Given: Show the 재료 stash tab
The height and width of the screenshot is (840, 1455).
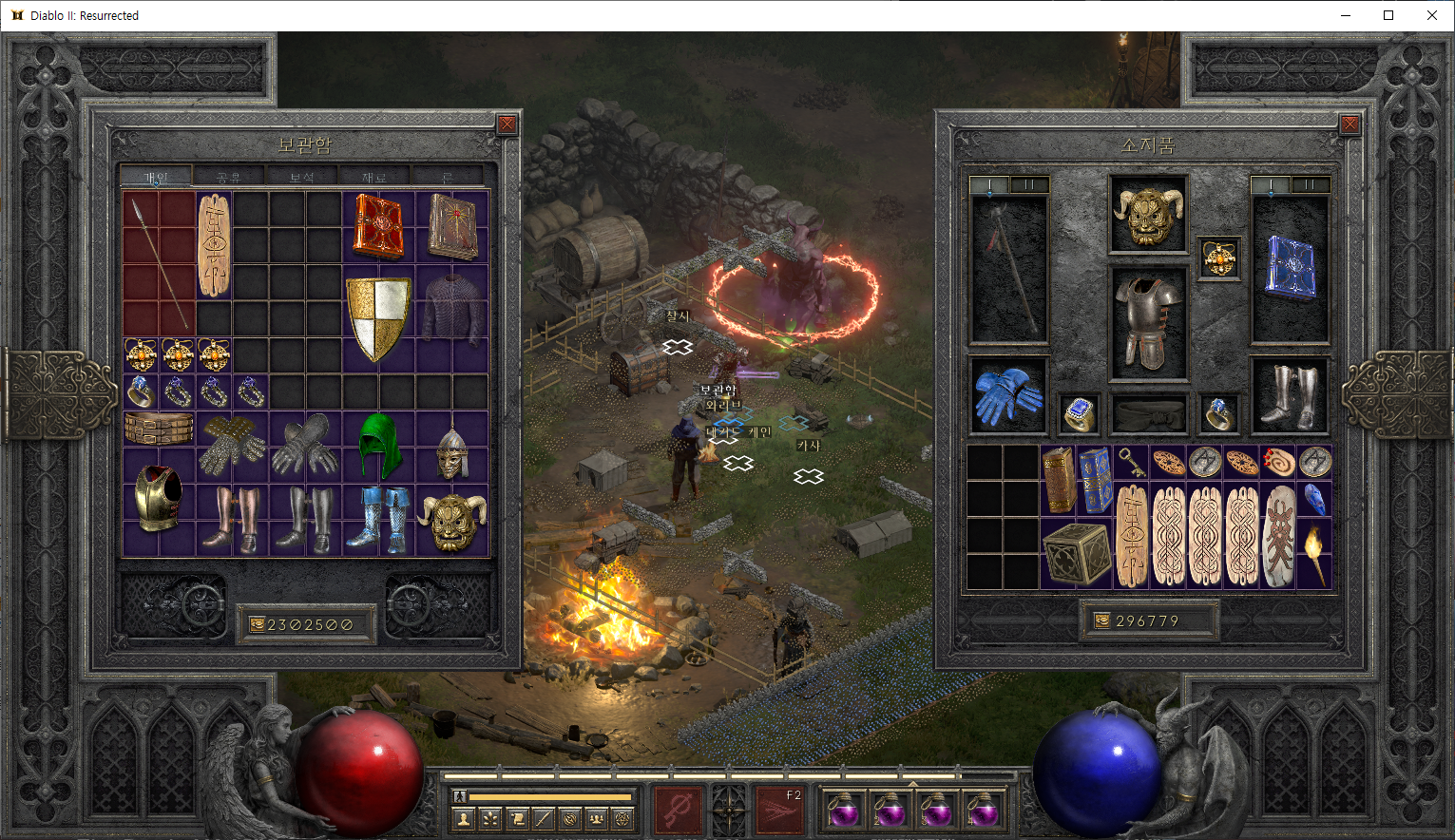Looking at the screenshot, I should click(x=374, y=177).
